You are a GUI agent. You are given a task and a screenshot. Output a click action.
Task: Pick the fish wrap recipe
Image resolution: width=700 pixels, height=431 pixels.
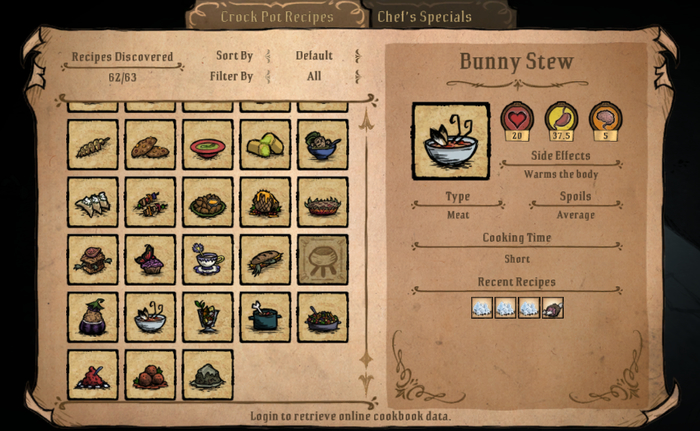coord(266,260)
